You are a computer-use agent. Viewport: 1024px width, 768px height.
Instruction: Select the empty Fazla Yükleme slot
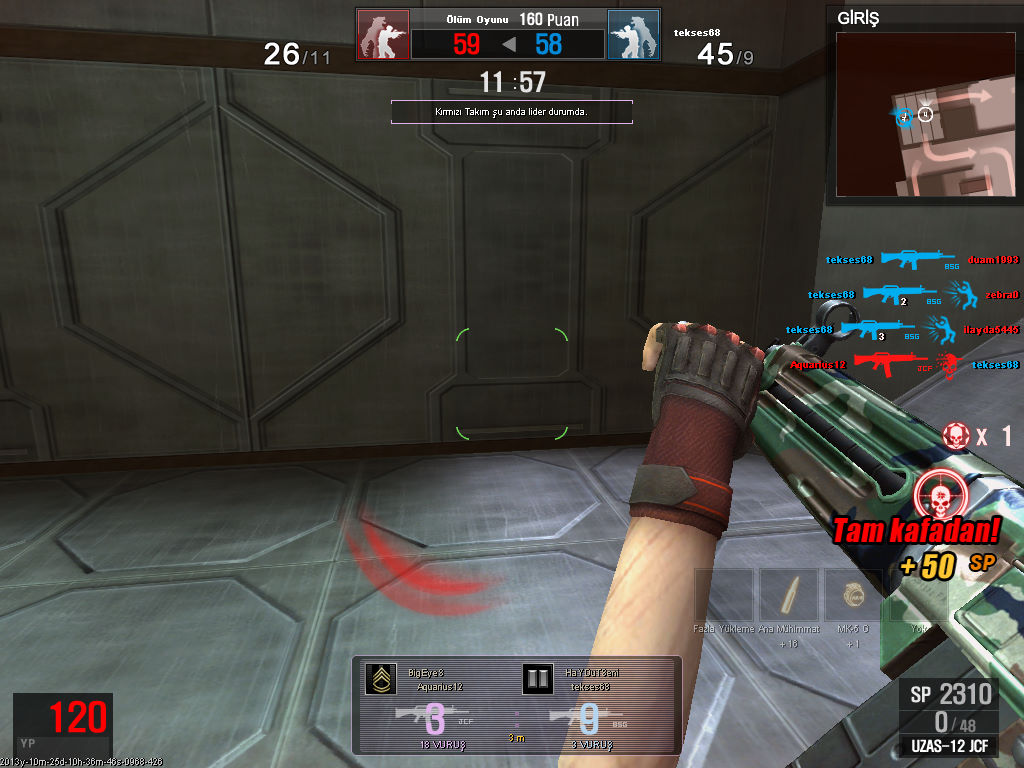coord(724,597)
